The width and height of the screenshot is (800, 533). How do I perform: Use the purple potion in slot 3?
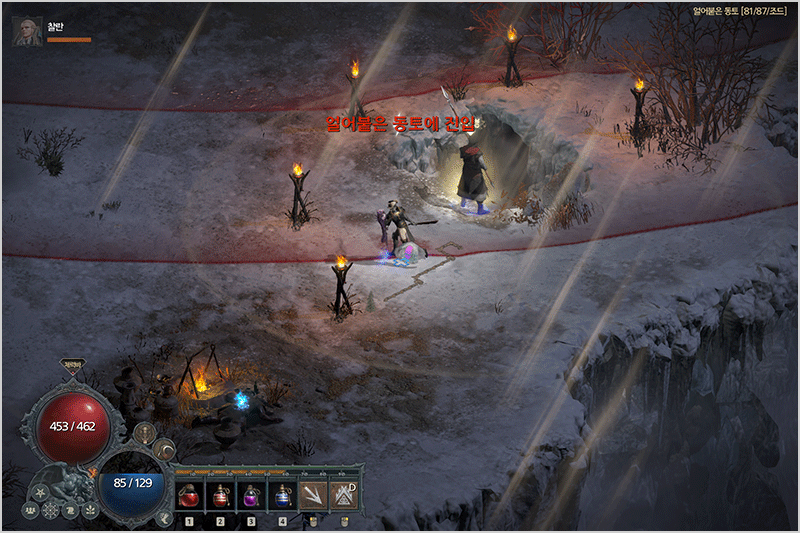pyautogui.click(x=251, y=494)
